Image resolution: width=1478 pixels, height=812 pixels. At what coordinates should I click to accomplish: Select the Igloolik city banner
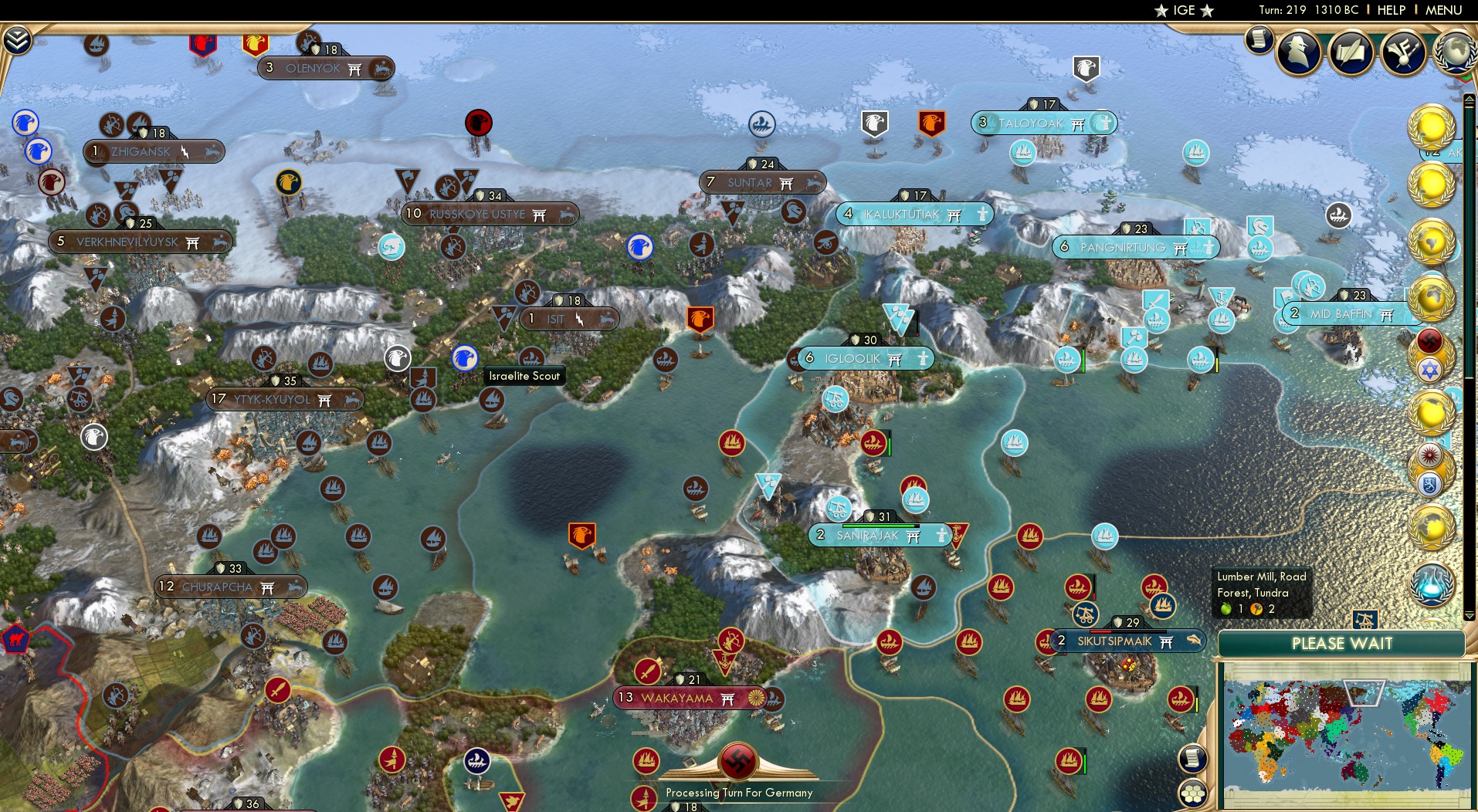pos(861,357)
